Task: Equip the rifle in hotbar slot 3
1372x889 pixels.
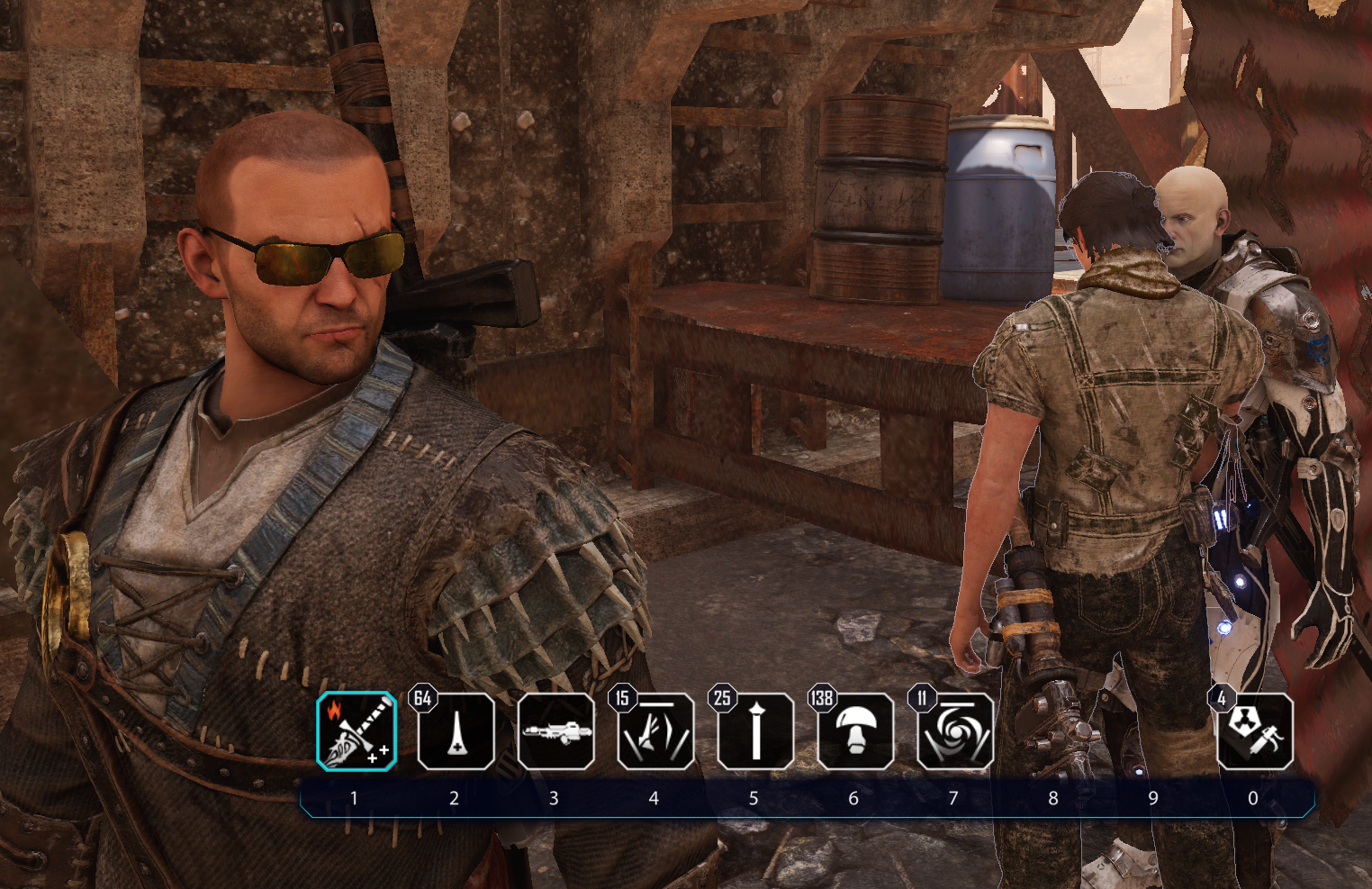Action: [555, 731]
